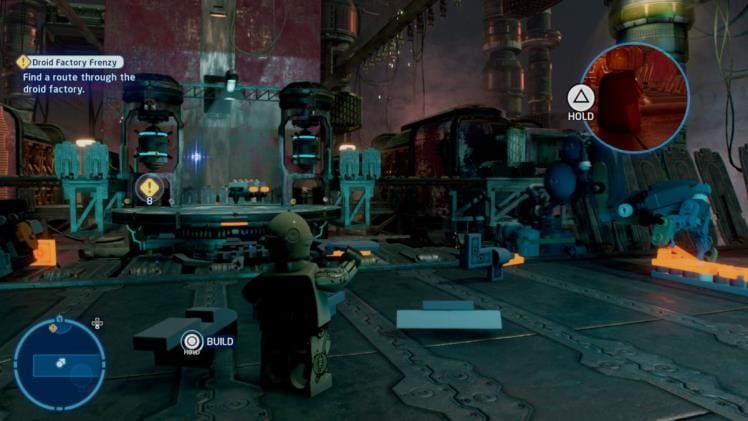The height and width of the screenshot is (421, 748).
Task: Click the circular minimap
Action: tap(59, 364)
